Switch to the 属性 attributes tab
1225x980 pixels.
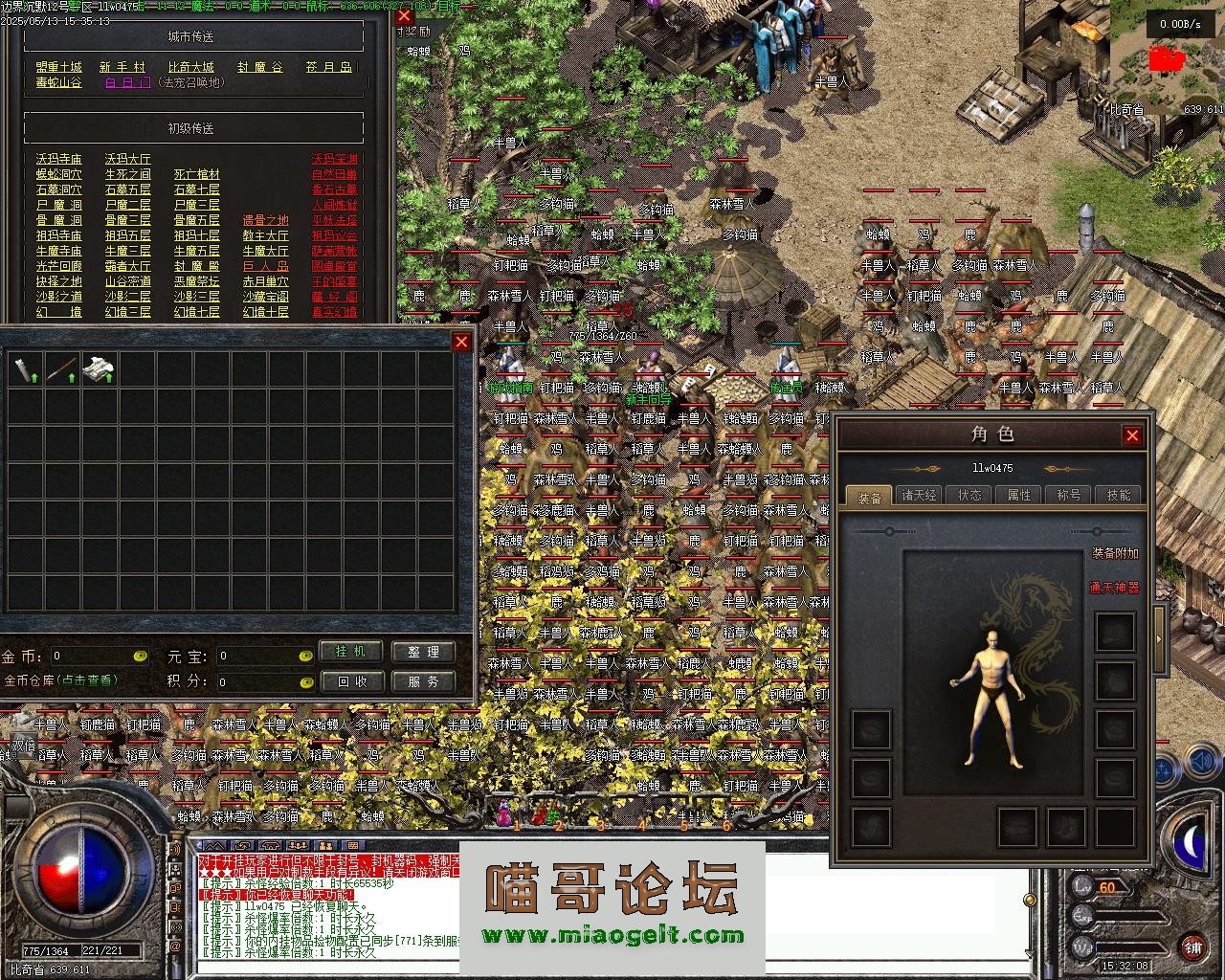point(1019,495)
